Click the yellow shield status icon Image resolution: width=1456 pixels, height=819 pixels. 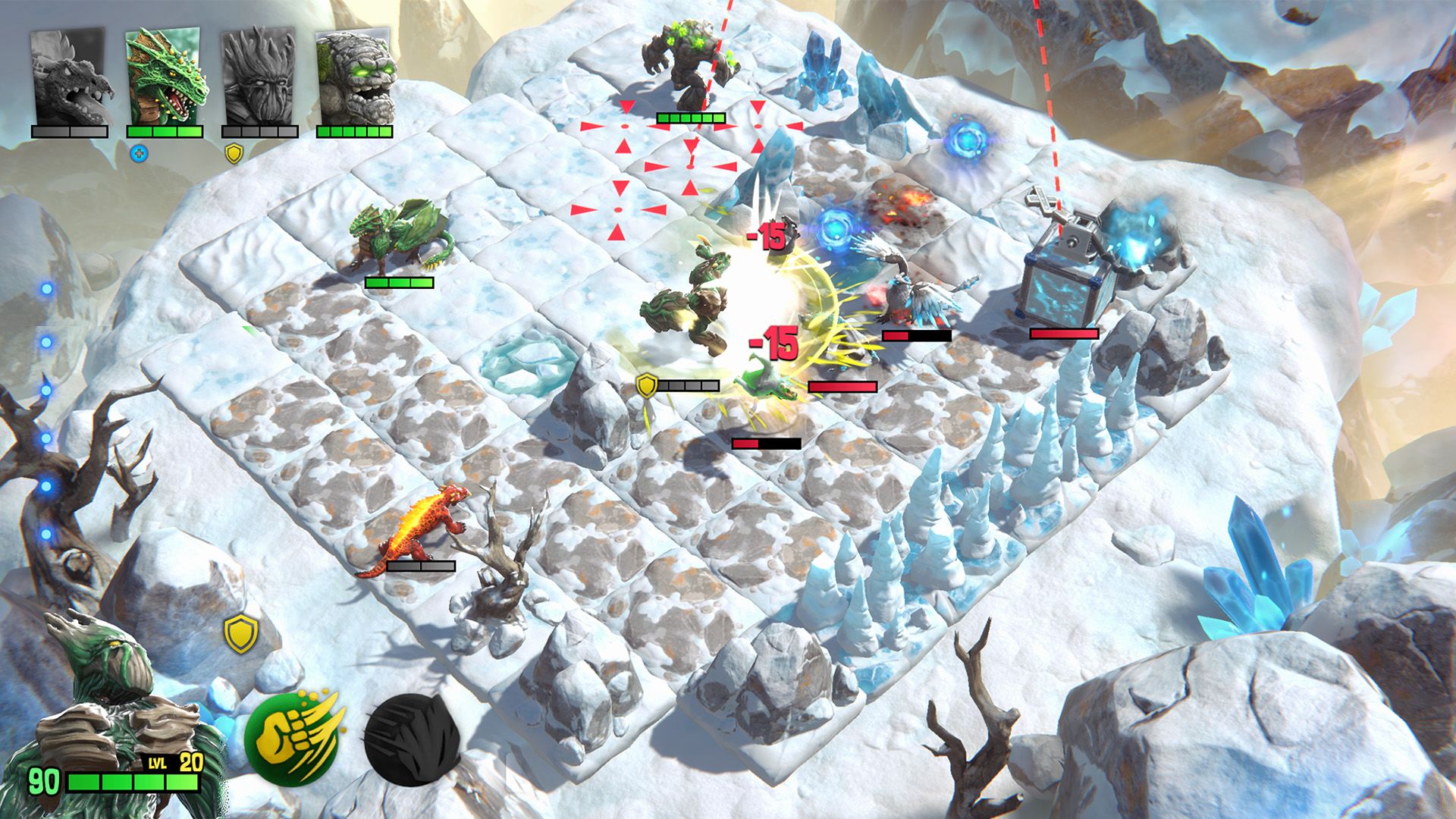[240, 634]
